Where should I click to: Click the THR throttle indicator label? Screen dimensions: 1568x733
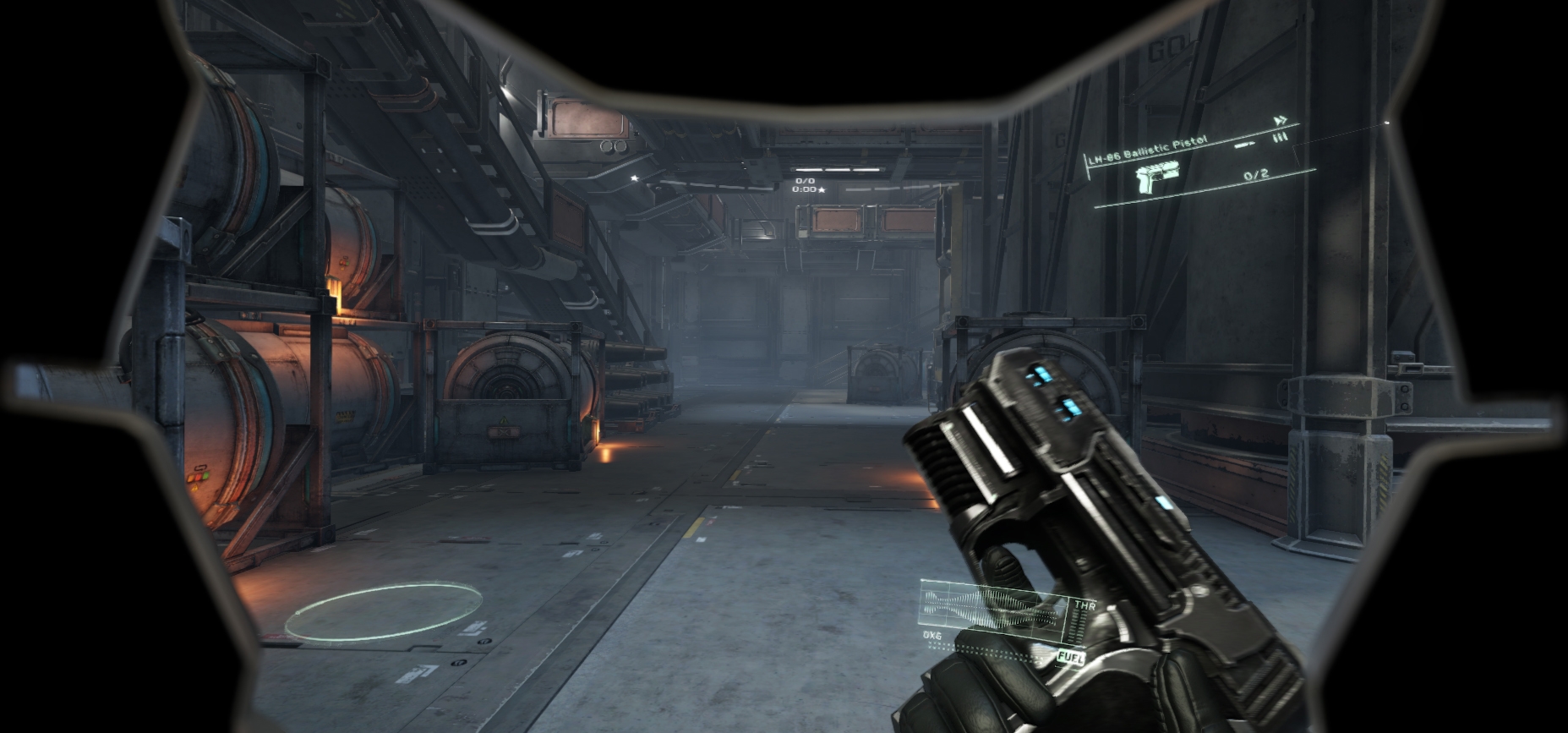pyautogui.click(x=1086, y=604)
